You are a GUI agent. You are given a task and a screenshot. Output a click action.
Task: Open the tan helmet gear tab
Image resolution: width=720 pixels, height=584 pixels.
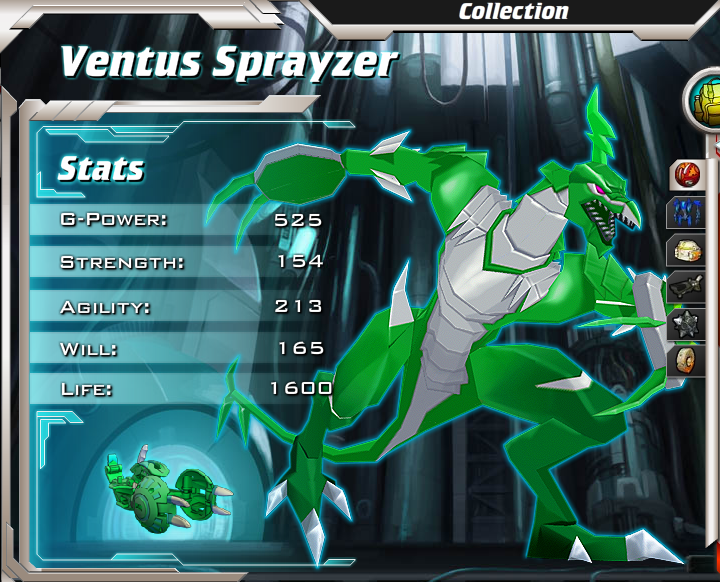688,250
